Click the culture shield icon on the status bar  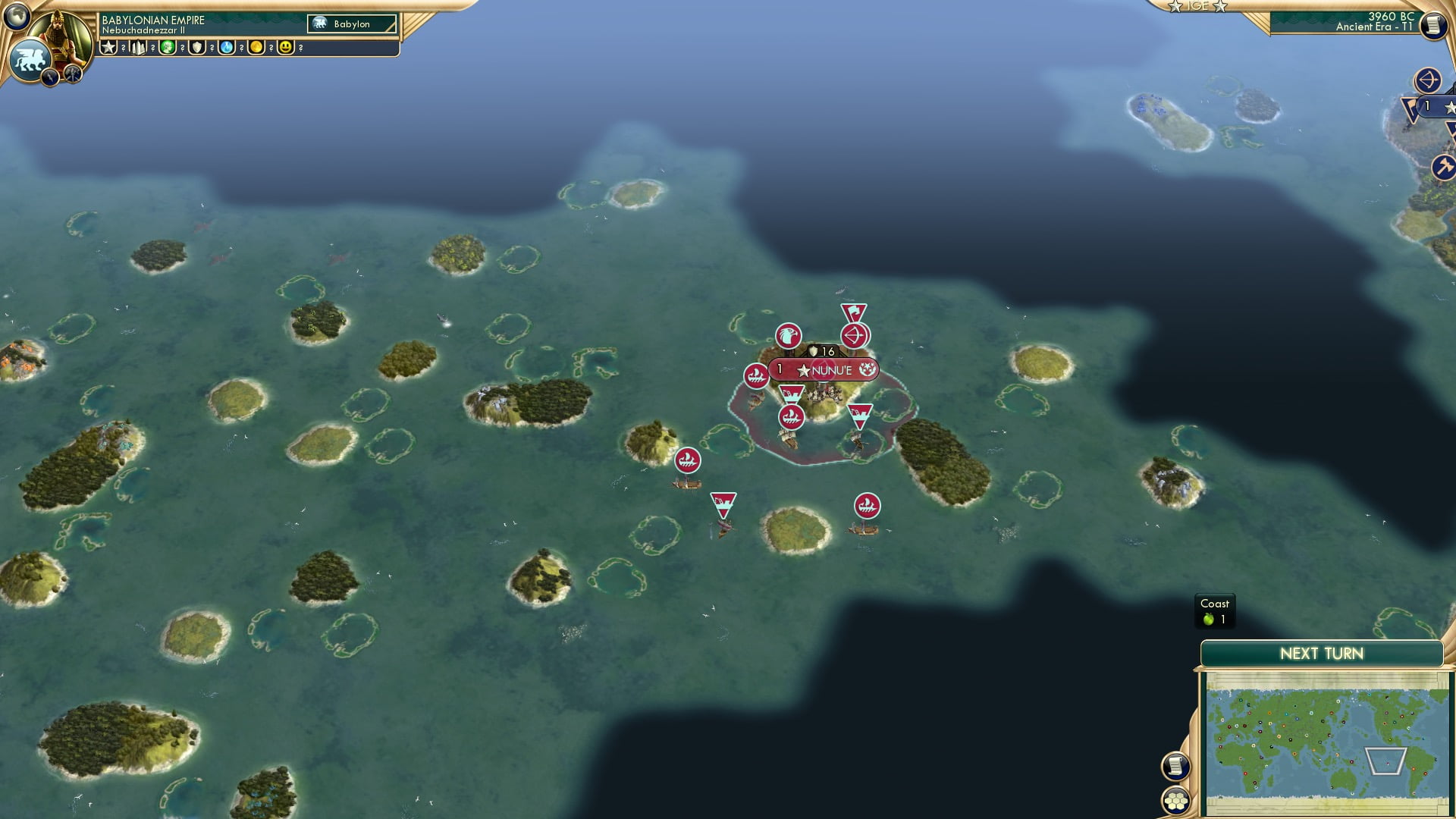197,47
